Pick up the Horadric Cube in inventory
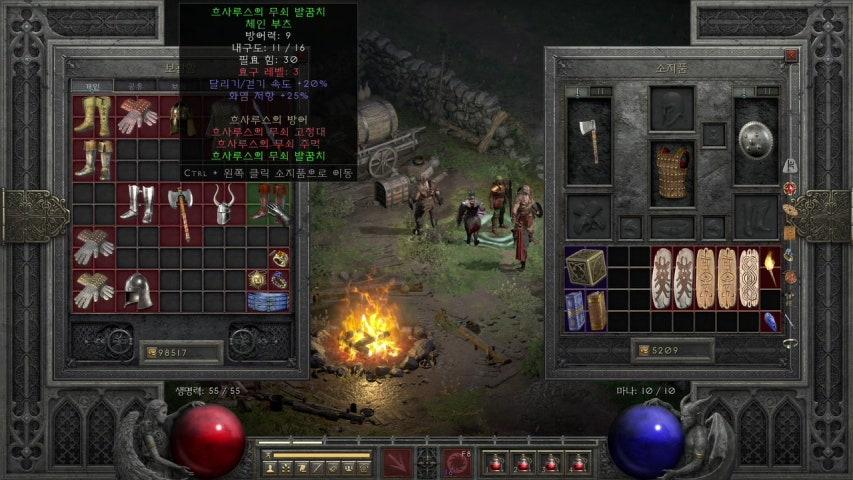Screen dimensions: 853x480 (585, 268)
